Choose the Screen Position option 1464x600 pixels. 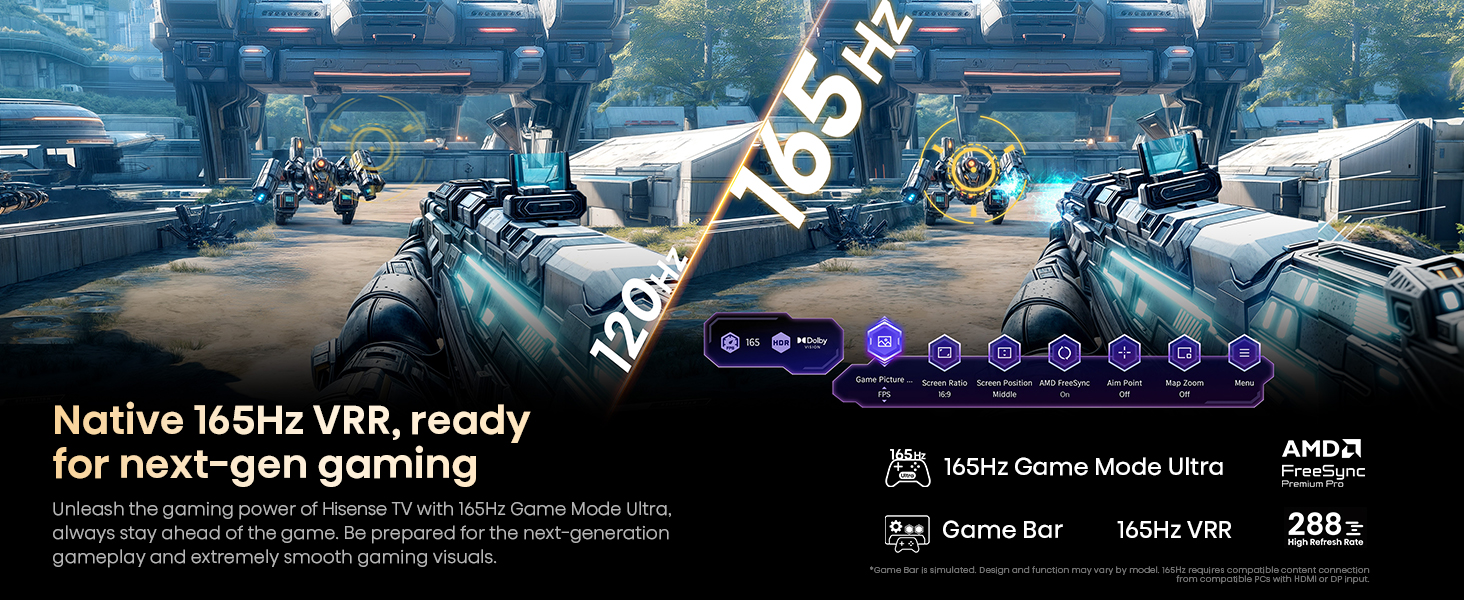point(1004,353)
